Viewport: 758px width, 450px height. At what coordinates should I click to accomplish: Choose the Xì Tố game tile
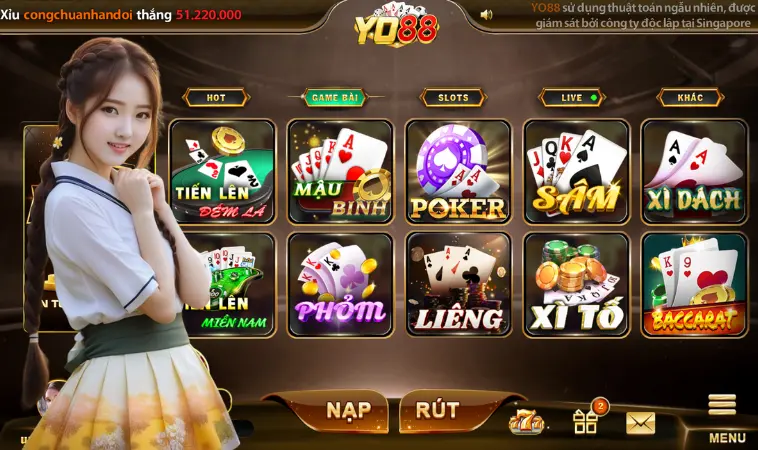[x=576, y=284]
